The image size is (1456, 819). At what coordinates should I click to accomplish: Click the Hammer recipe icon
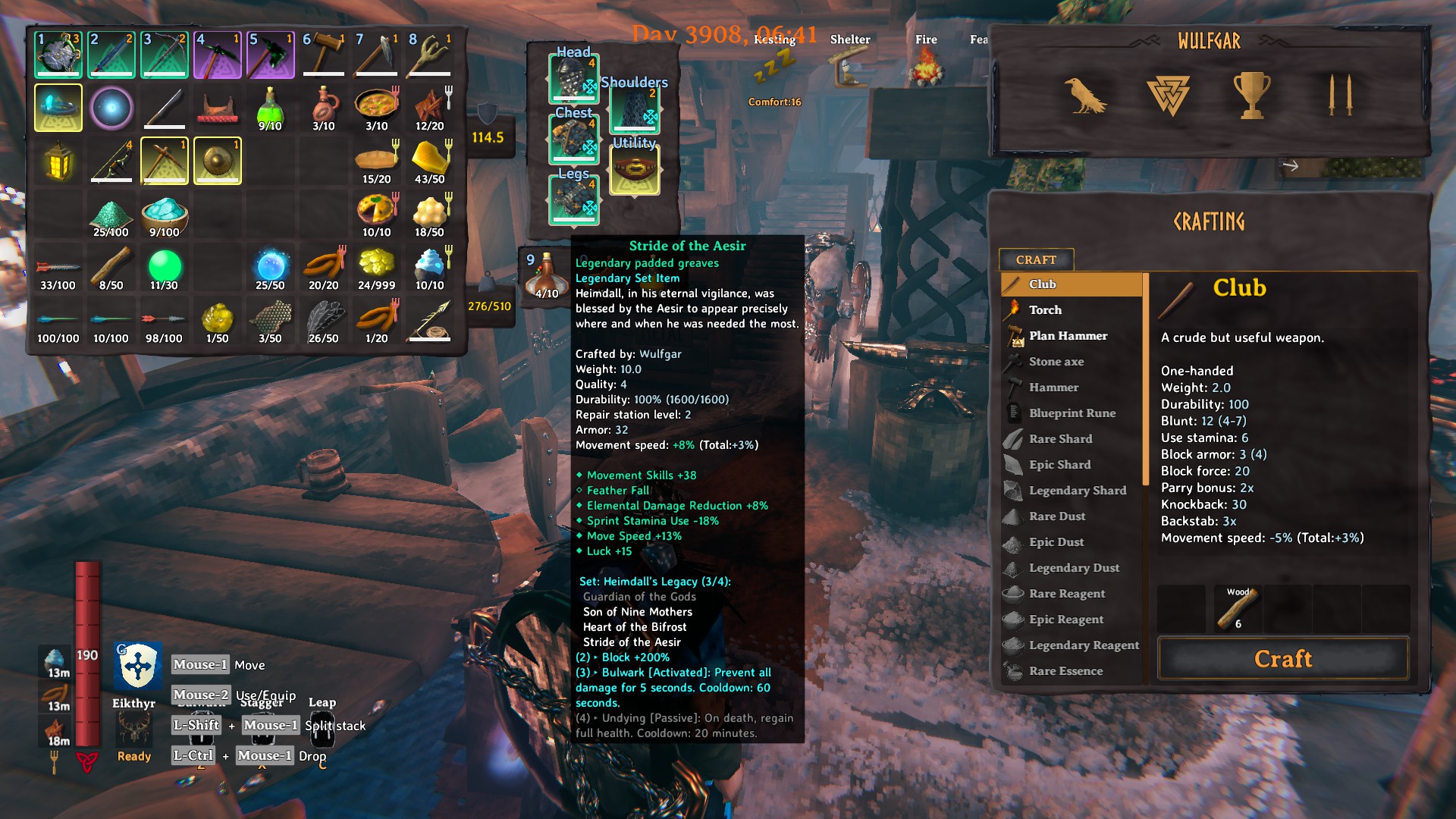(1014, 388)
